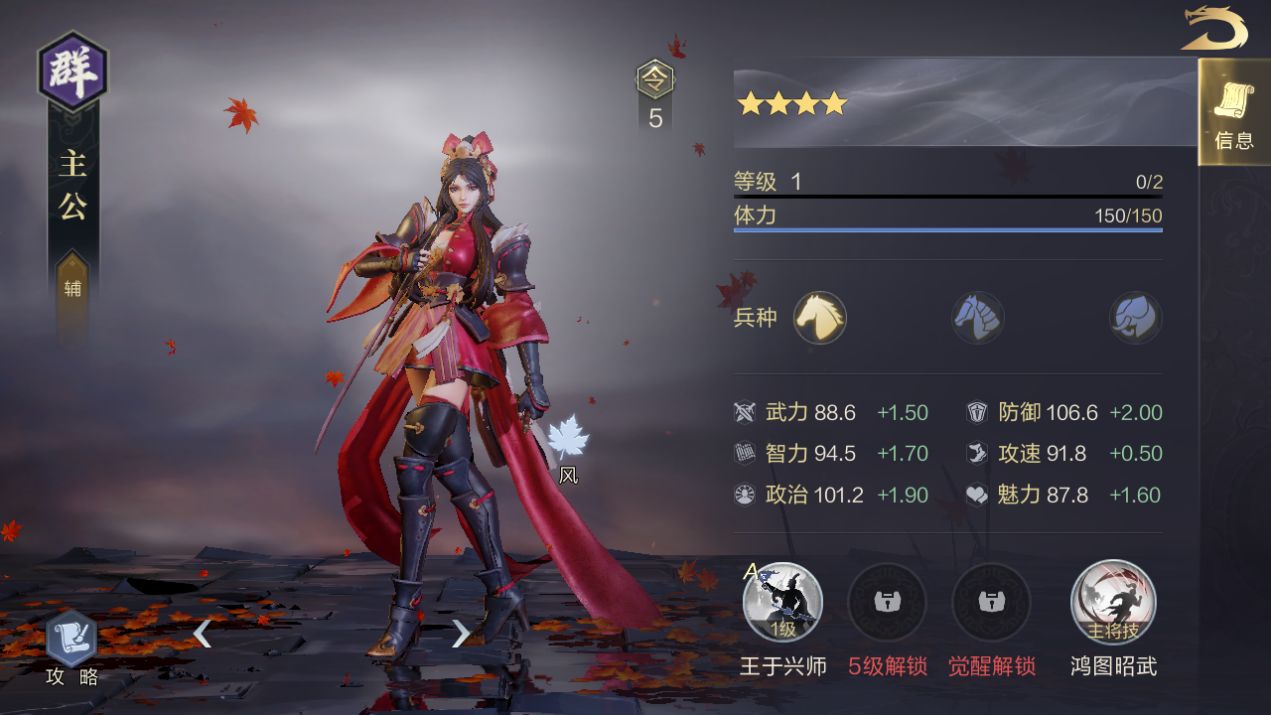Choose the blue elephant troop icon
This screenshot has height=715, width=1271.
(x=1135, y=318)
